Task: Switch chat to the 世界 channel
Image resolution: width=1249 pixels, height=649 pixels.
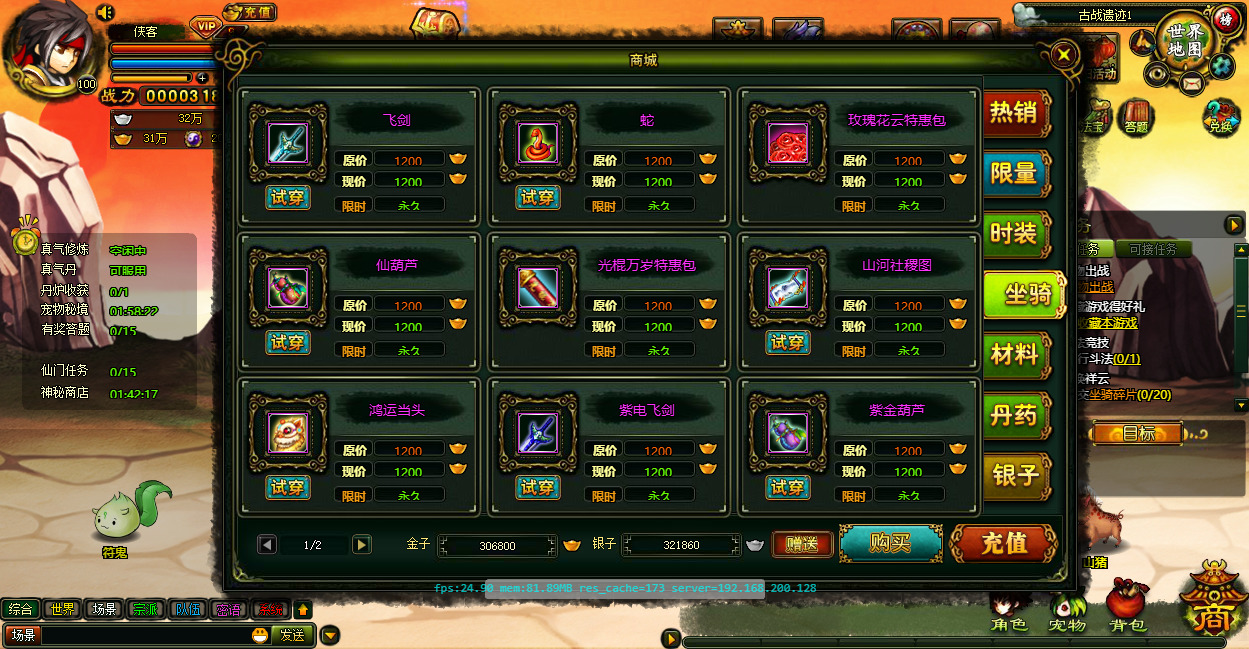Action: (x=63, y=609)
